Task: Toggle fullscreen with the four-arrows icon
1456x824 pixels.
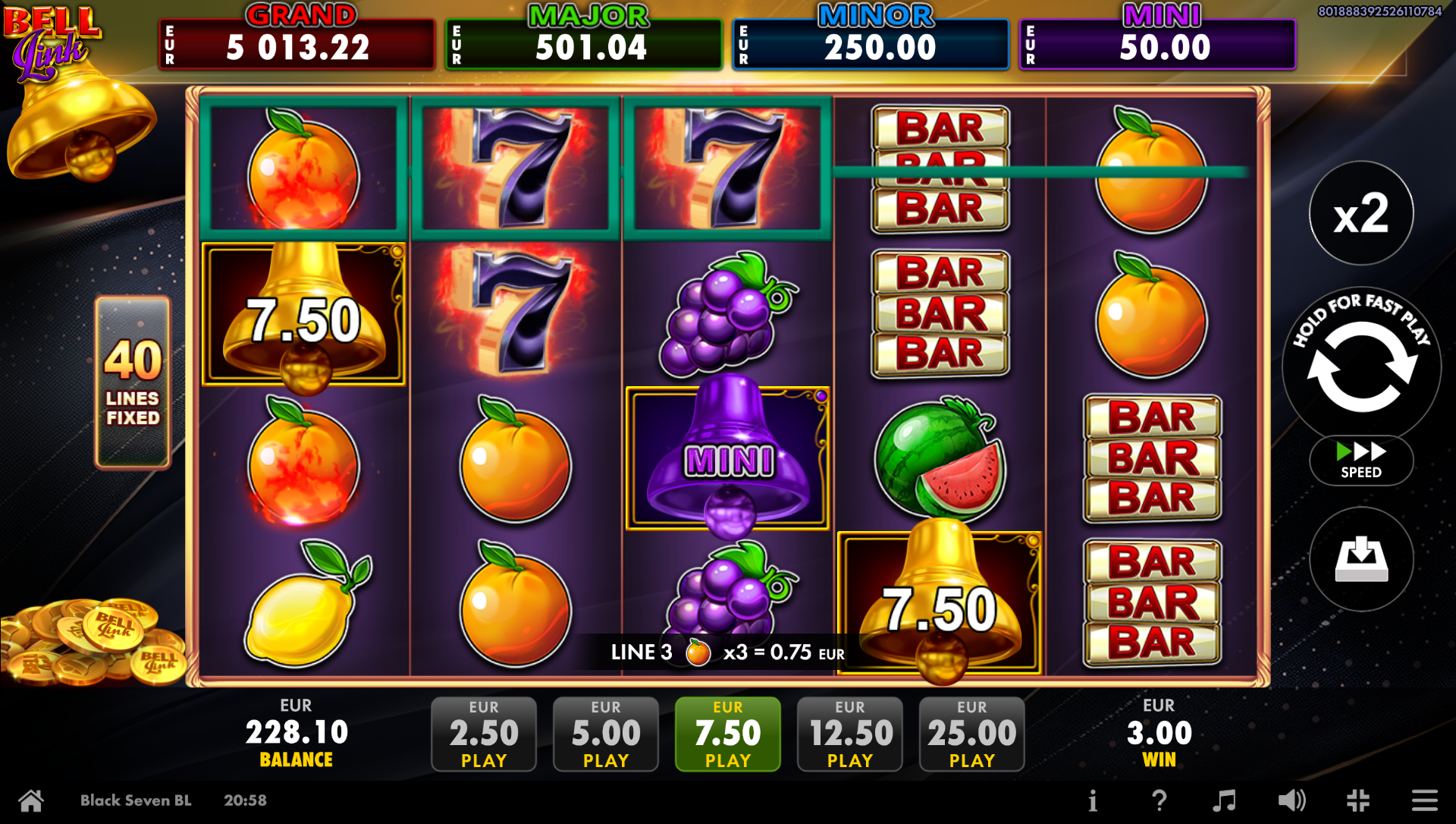Action: tap(1358, 800)
